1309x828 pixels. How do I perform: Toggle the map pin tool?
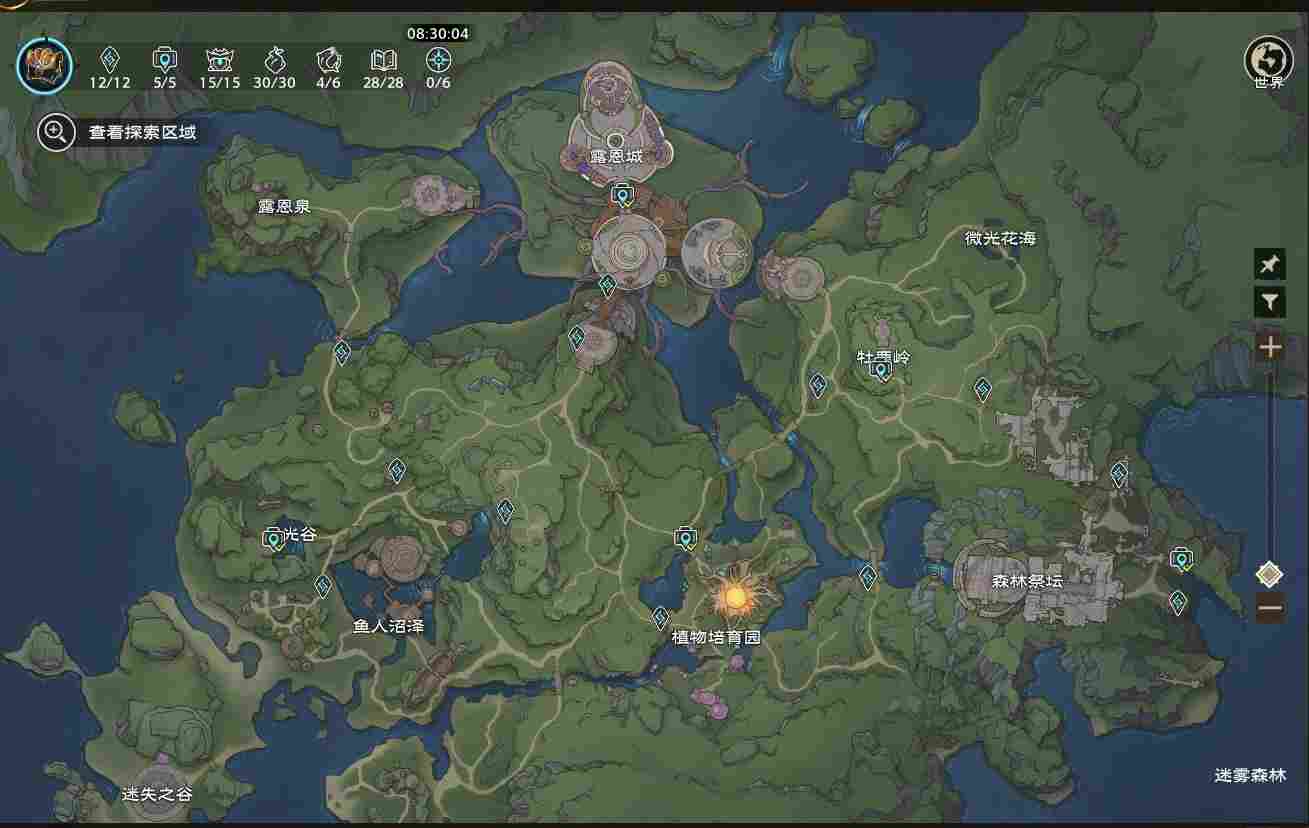click(x=1269, y=264)
